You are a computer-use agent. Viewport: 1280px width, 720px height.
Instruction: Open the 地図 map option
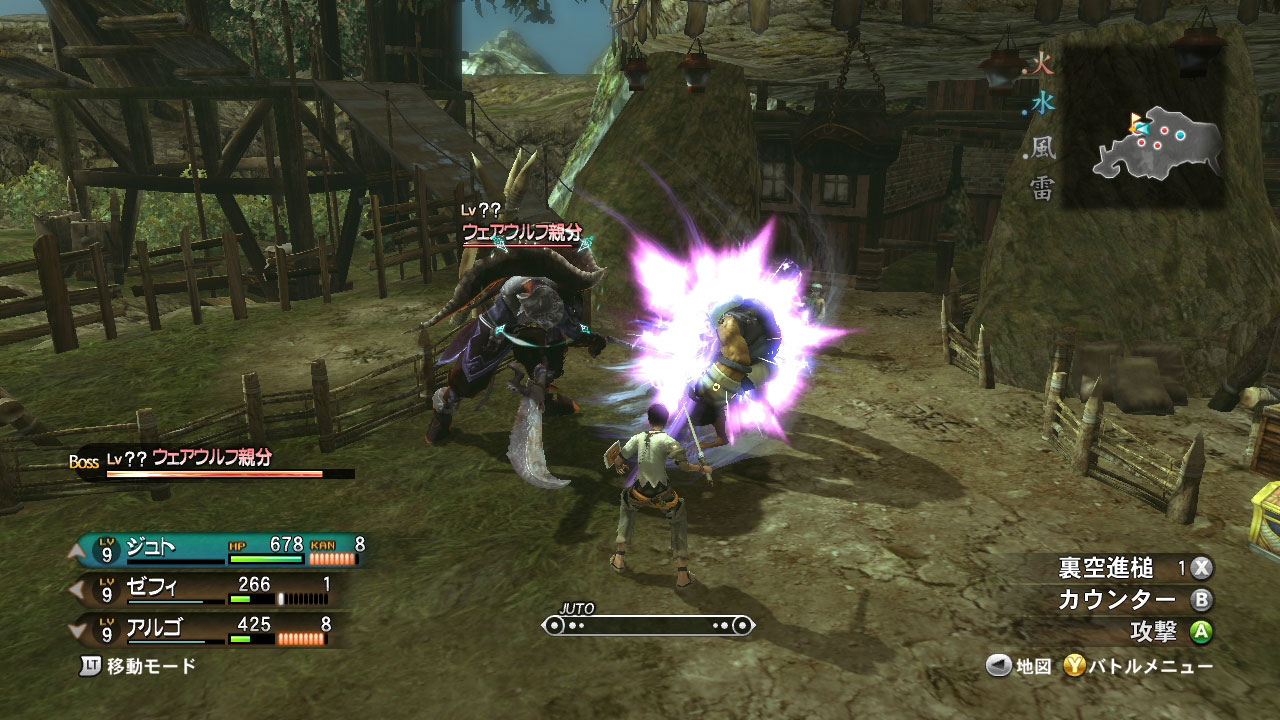pyautogui.click(x=1019, y=666)
